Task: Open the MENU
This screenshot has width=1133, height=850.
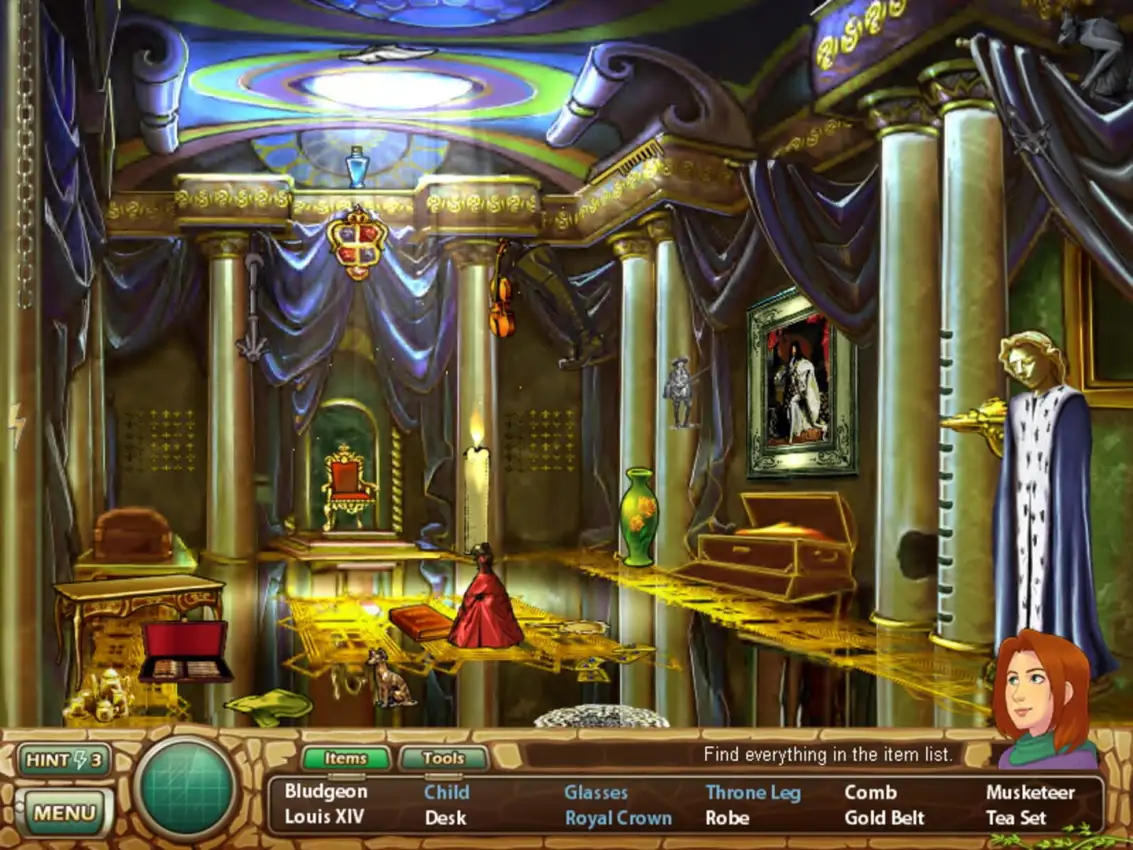Action: pos(64,812)
